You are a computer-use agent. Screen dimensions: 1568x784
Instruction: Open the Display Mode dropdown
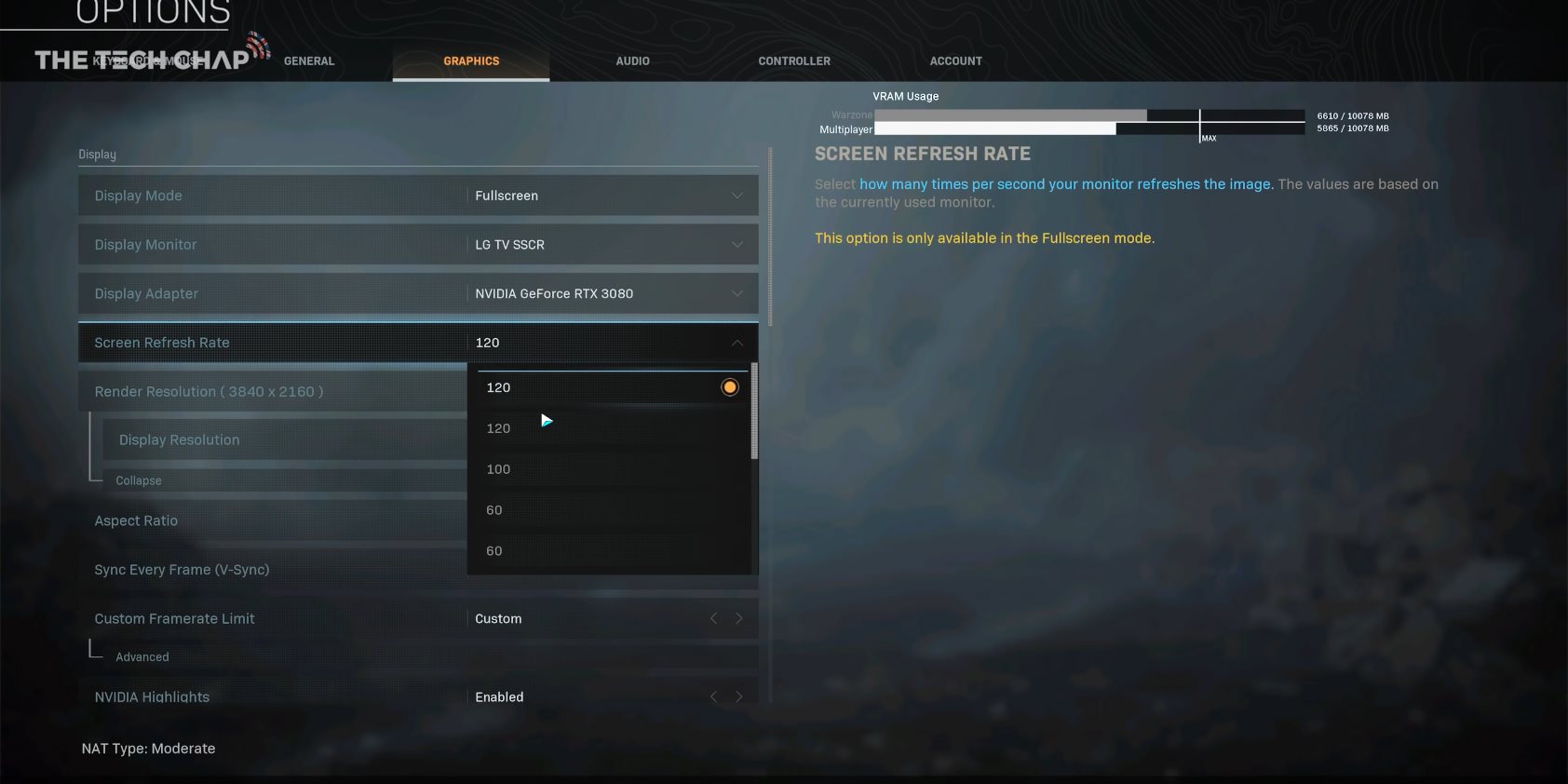coord(612,196)
